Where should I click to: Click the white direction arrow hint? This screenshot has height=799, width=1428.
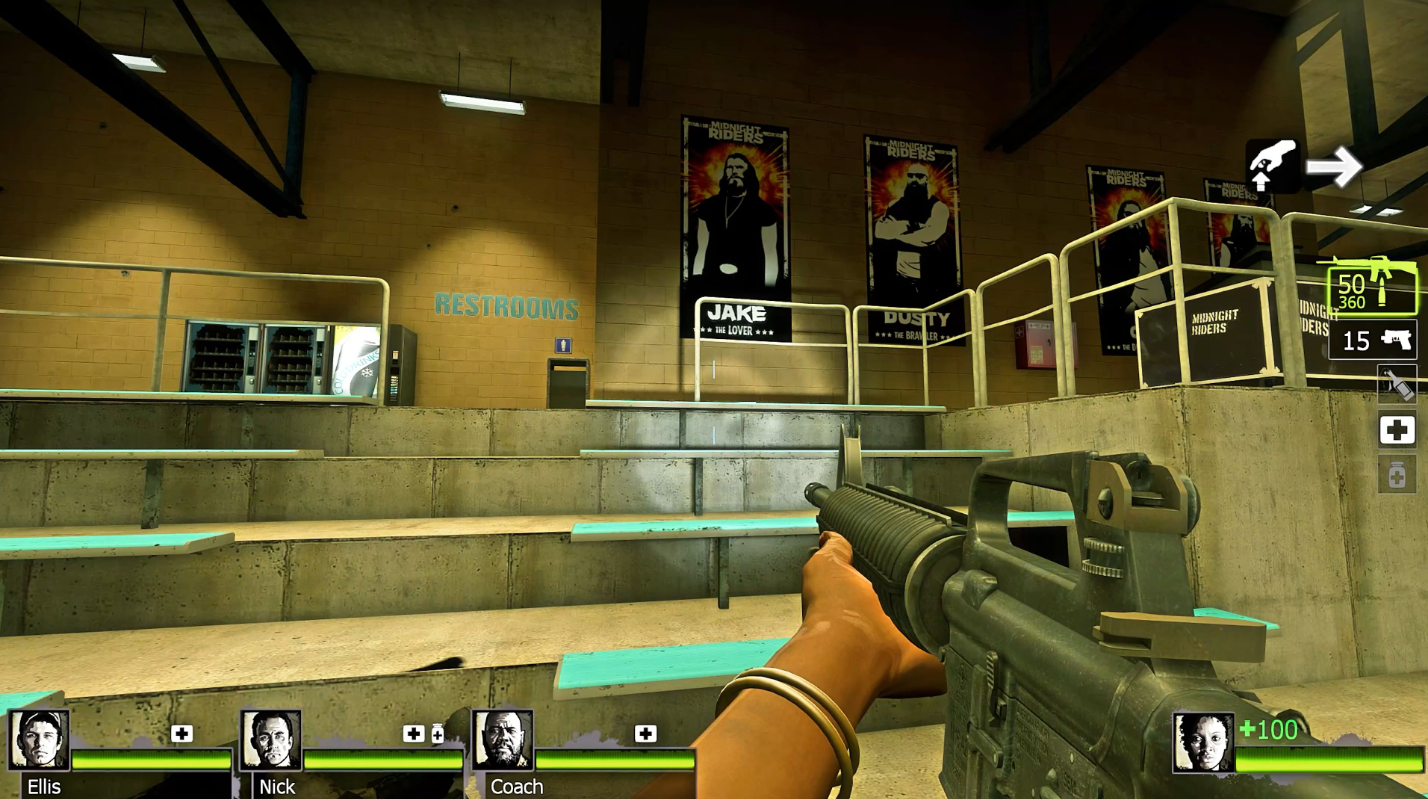(1334, 166)
